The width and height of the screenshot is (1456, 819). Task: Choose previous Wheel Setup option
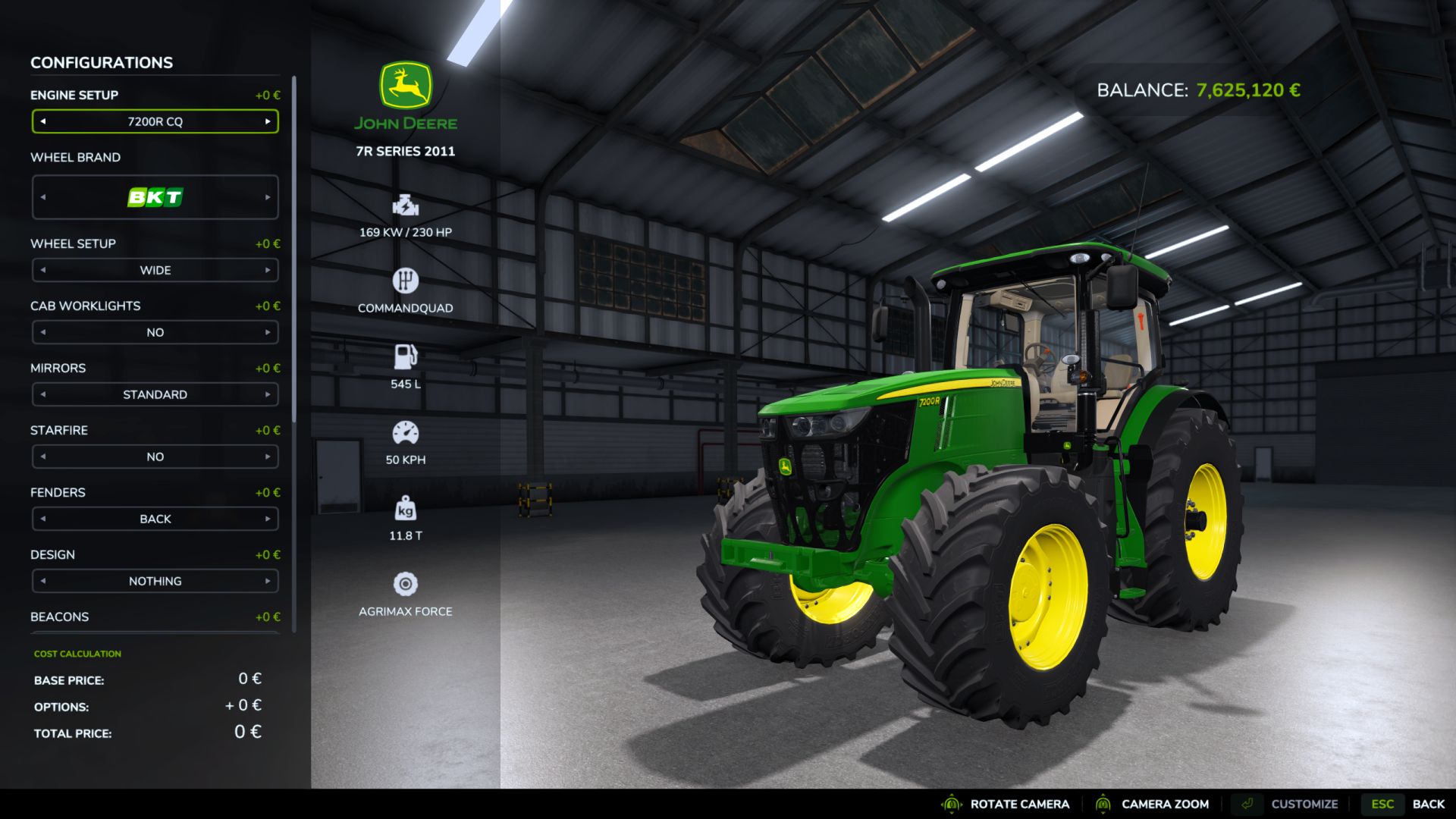pyautogui.click(x=43, y=270)
